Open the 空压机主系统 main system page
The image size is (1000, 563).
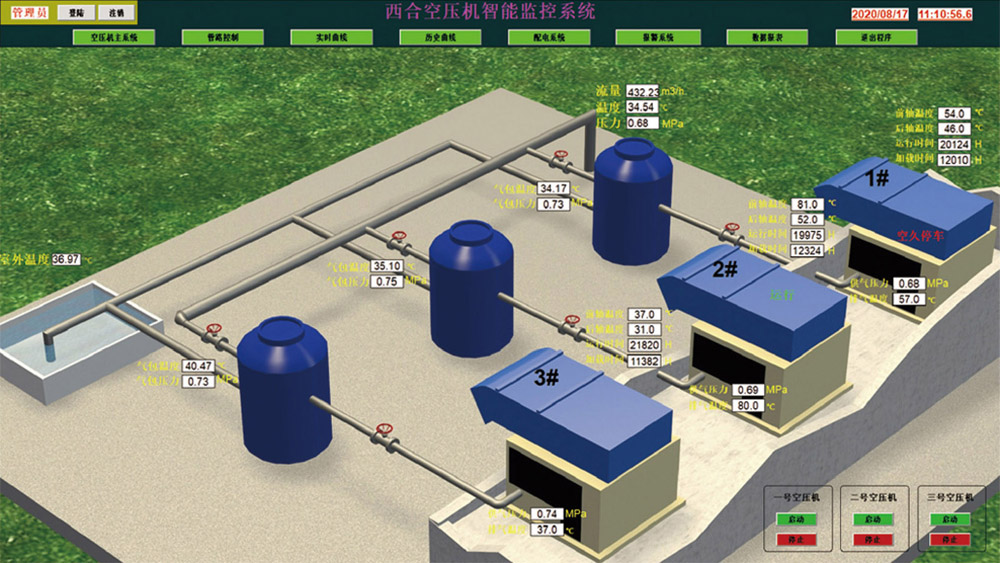(114, 37)
